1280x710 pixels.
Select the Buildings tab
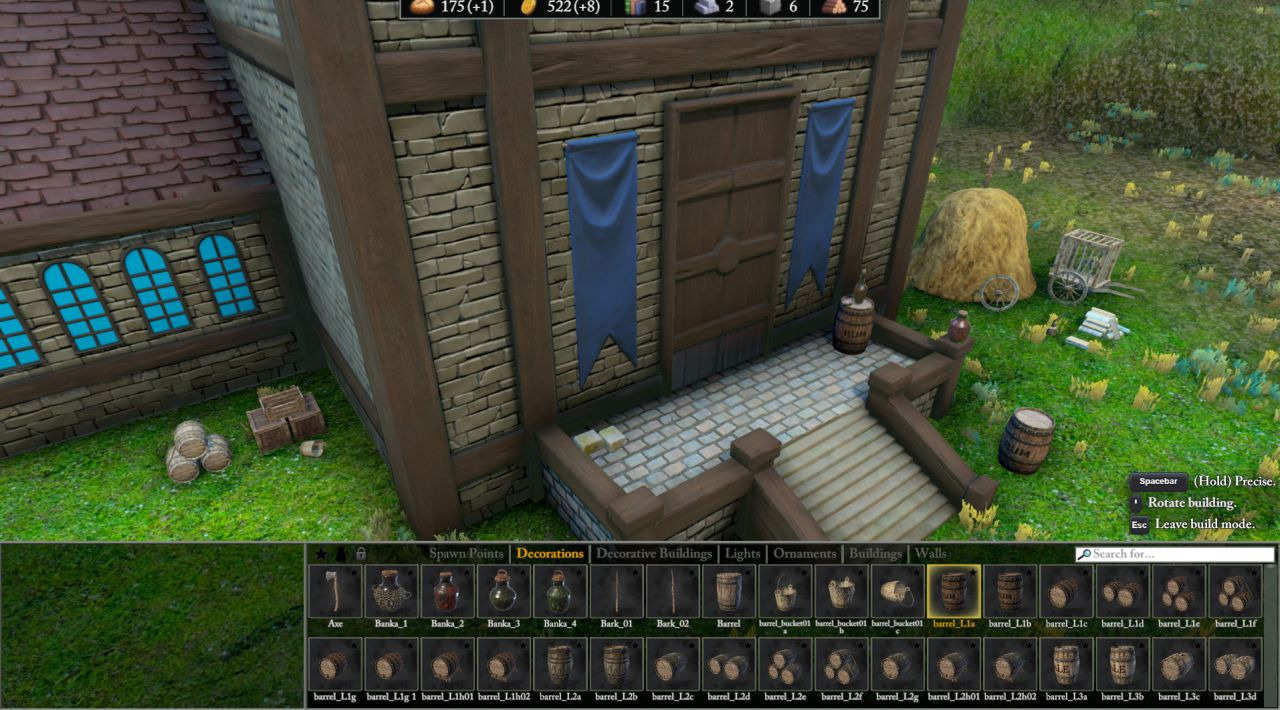coord(875,553)
